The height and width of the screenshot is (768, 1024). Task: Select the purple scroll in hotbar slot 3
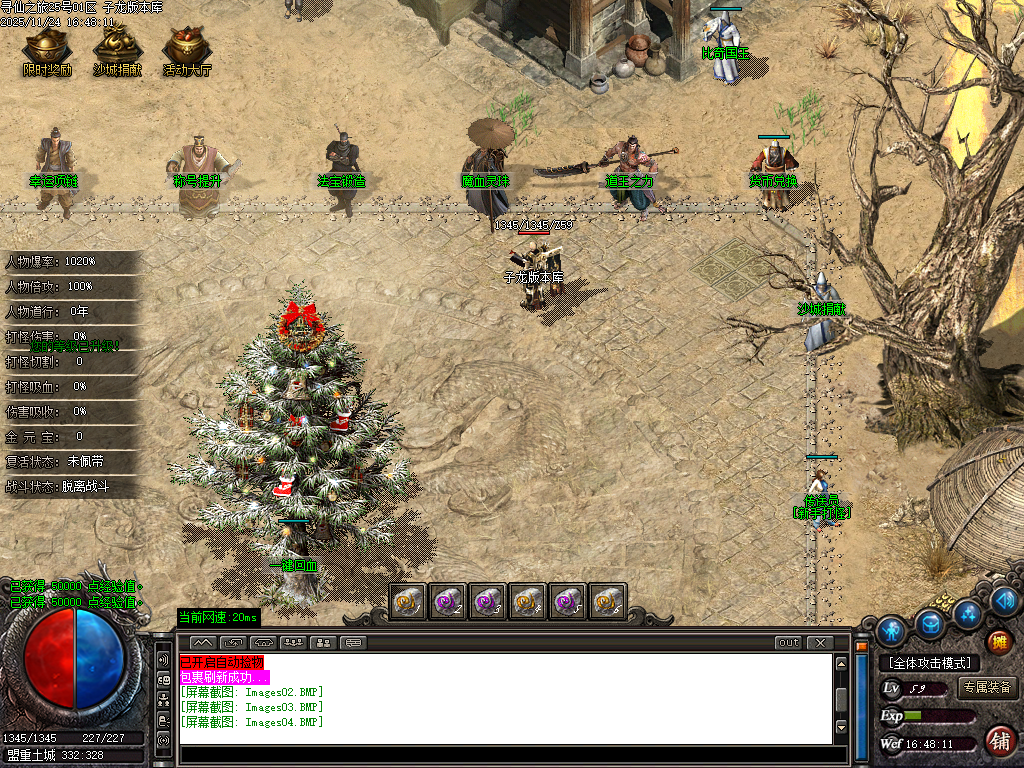(x=487, y=601)
